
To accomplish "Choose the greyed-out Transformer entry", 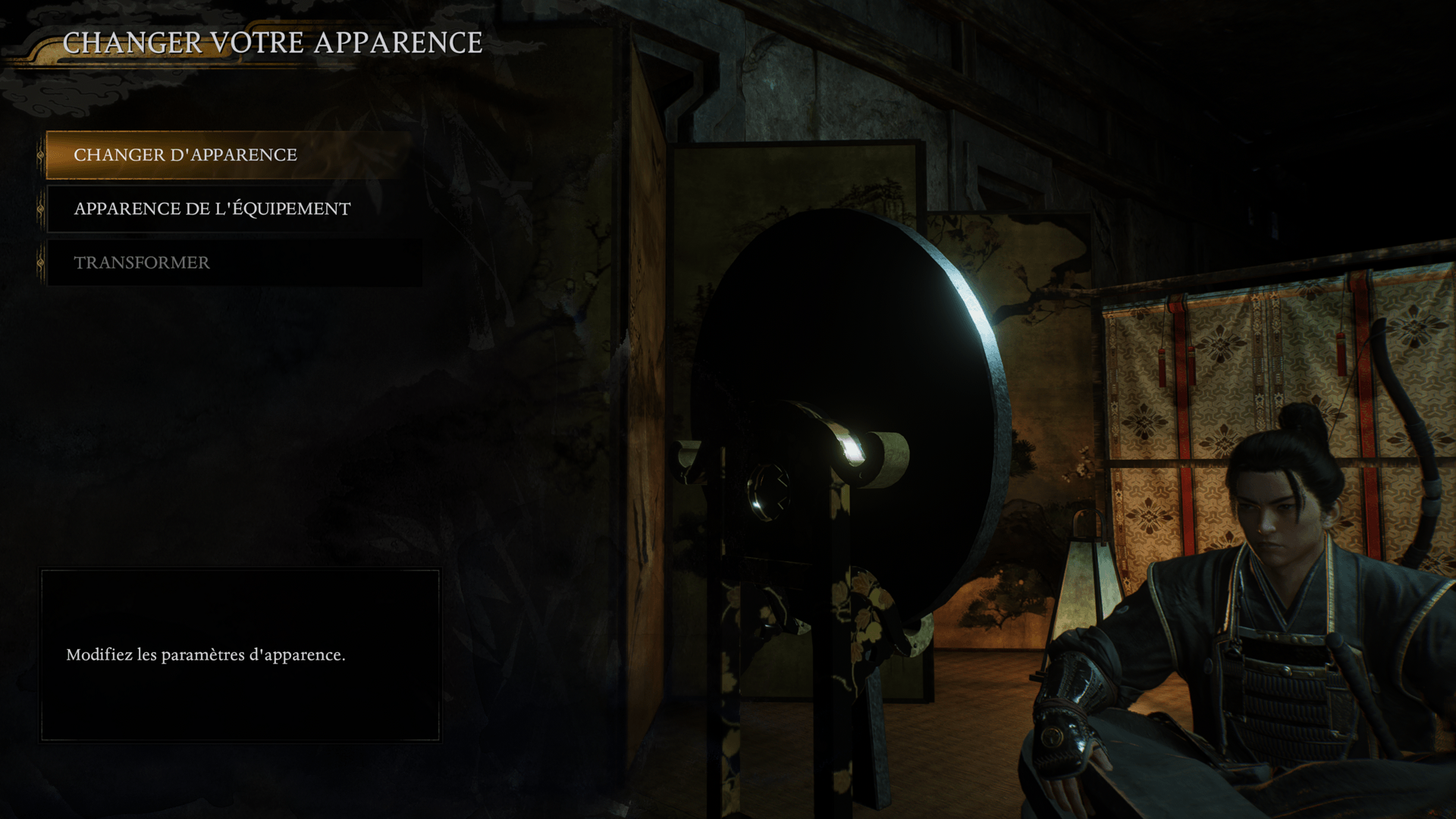I will pos(142,262).
